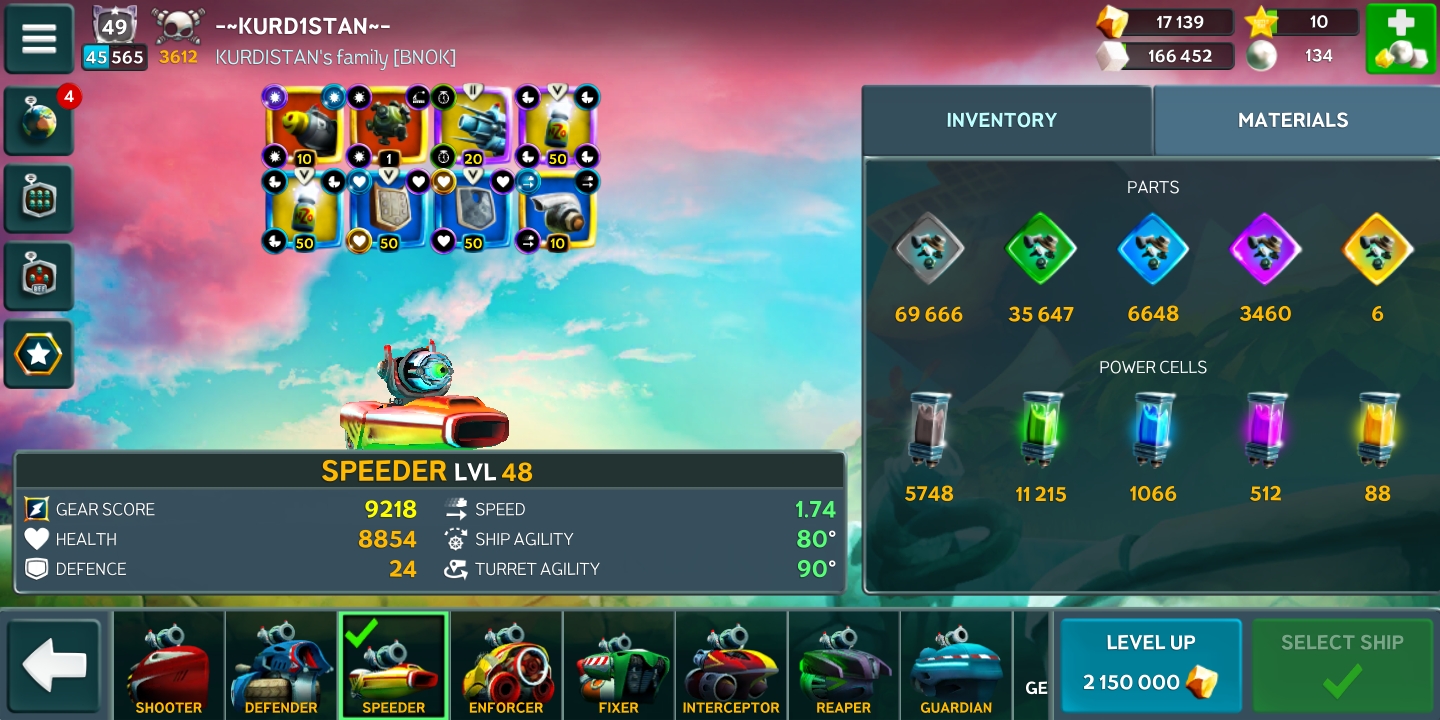Confirm with the Select Ship button
This screenshot has width=1440, height=720.
[1342, 665]
